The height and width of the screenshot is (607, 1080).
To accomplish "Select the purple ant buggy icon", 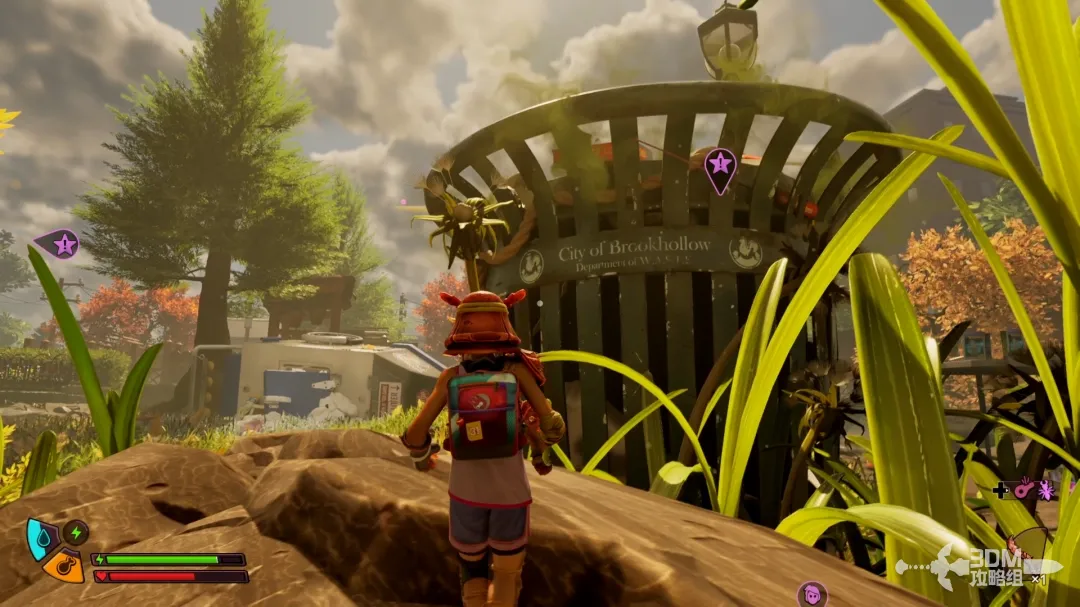I will [x=1046, y=490].
